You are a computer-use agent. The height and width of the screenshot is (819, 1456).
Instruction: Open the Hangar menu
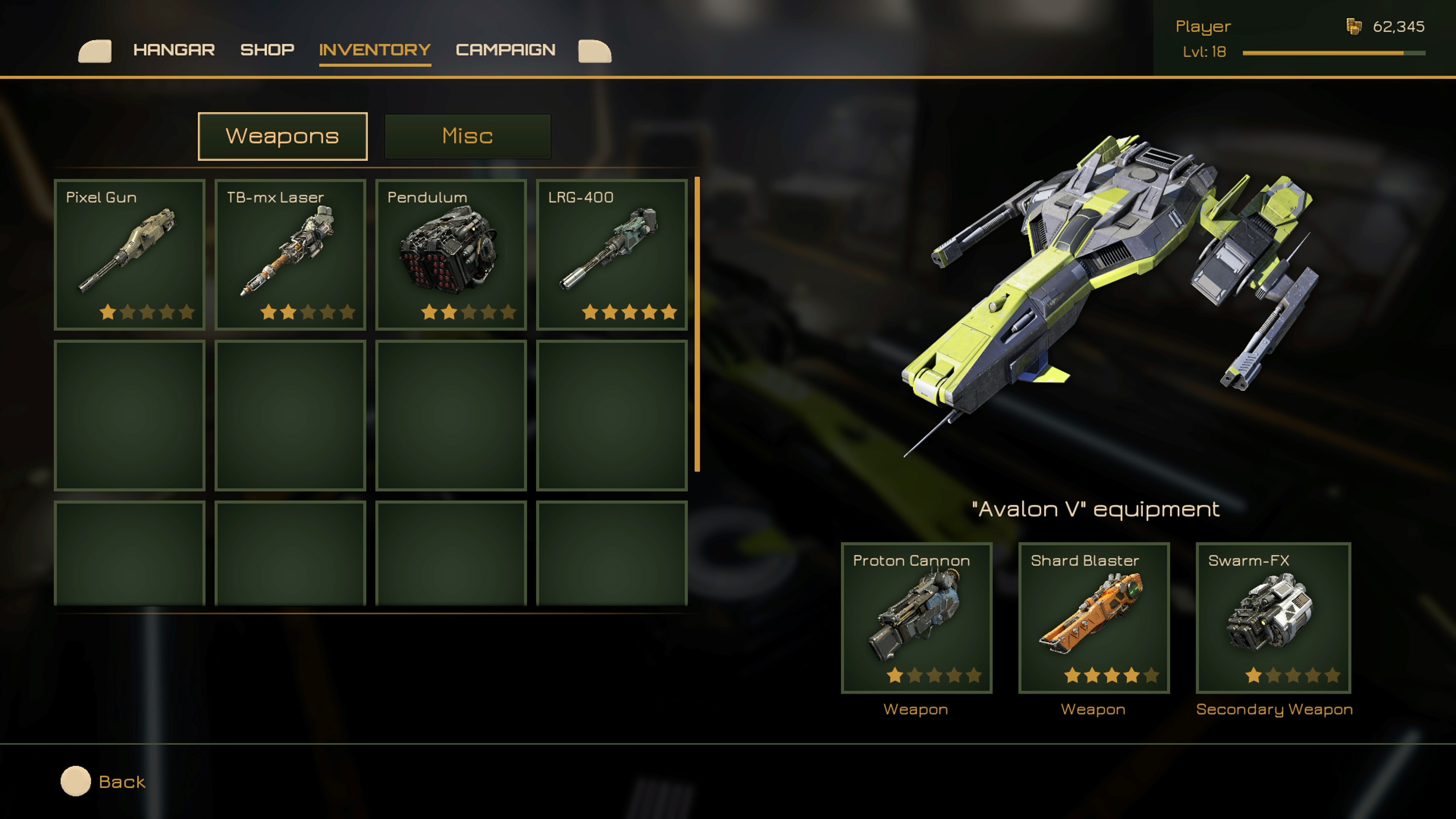174,50
